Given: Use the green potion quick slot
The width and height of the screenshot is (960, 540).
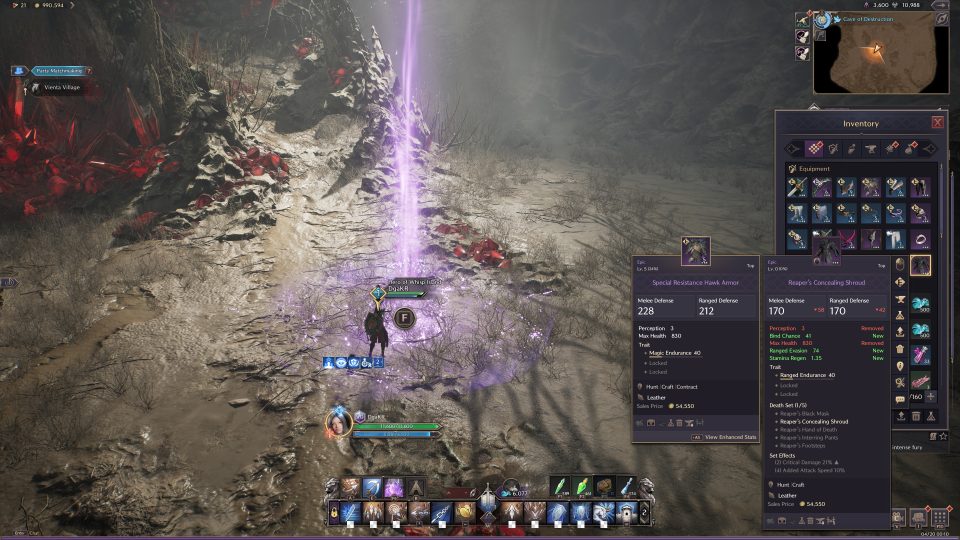Looking at the screenshot, I should pos(561,486).
